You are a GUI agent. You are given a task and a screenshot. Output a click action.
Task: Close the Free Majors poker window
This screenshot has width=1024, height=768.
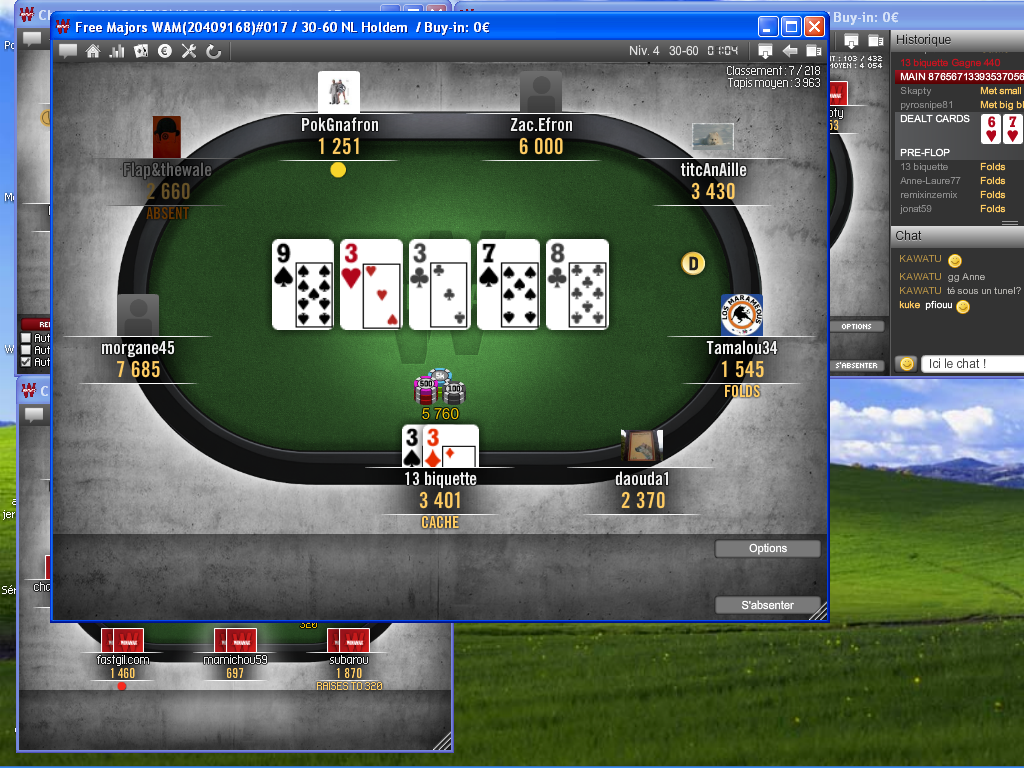click(814, 27)
